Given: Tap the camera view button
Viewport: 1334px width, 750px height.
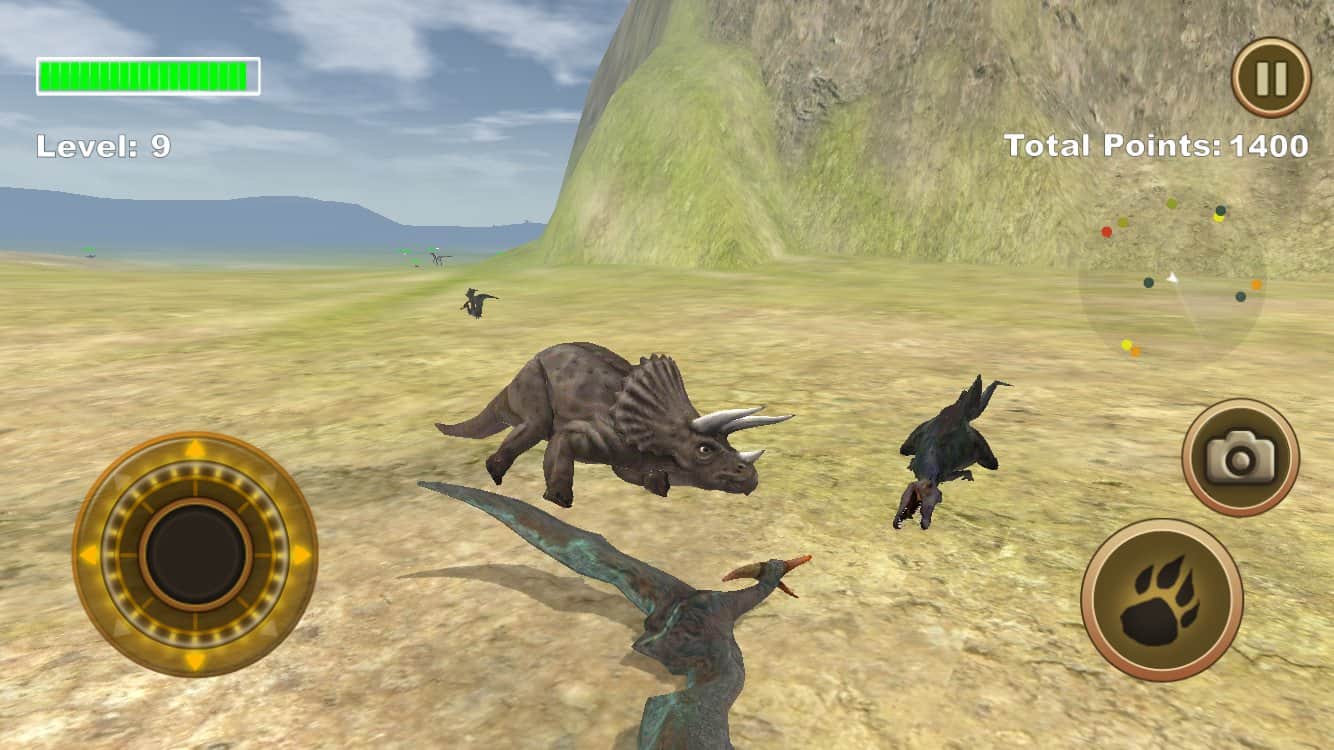Looking at the screenshot, I should click(1240, 458).
